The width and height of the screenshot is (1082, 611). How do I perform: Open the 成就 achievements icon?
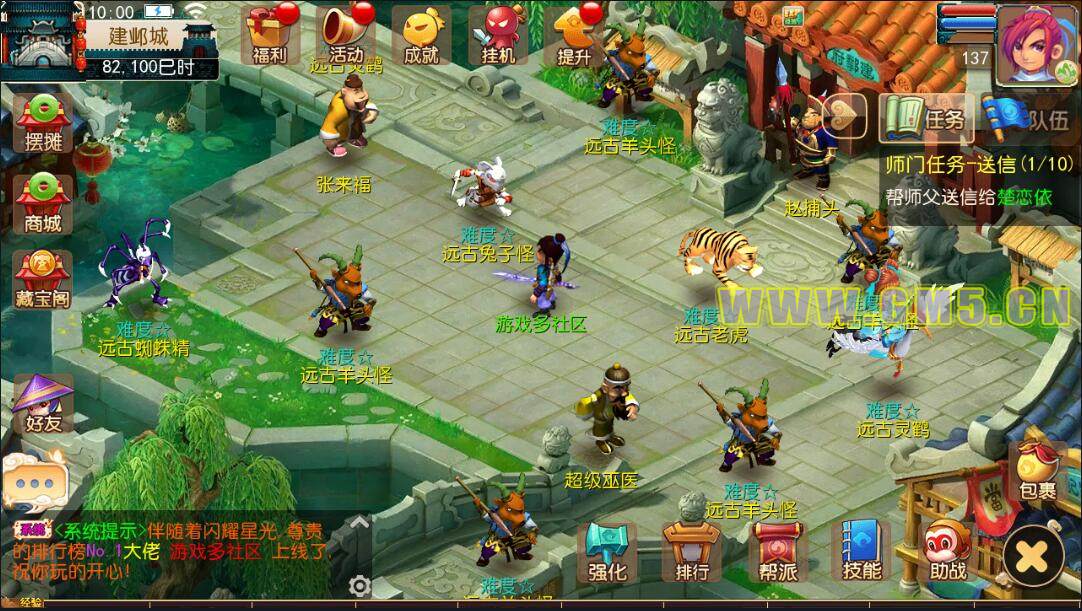pyautogui.click(x=421, y=35)
